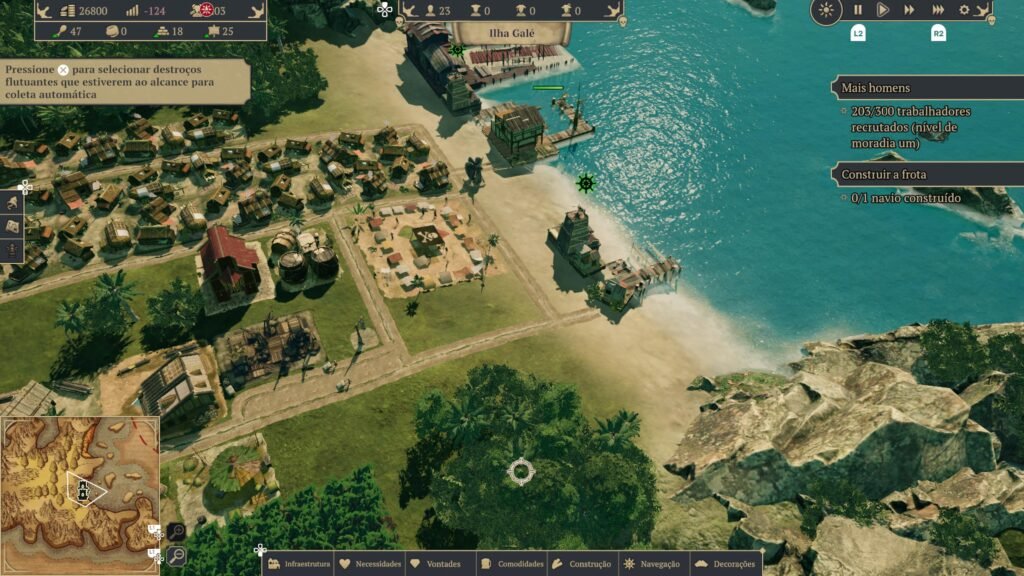Open the Navegação category

tap(651, 564)
